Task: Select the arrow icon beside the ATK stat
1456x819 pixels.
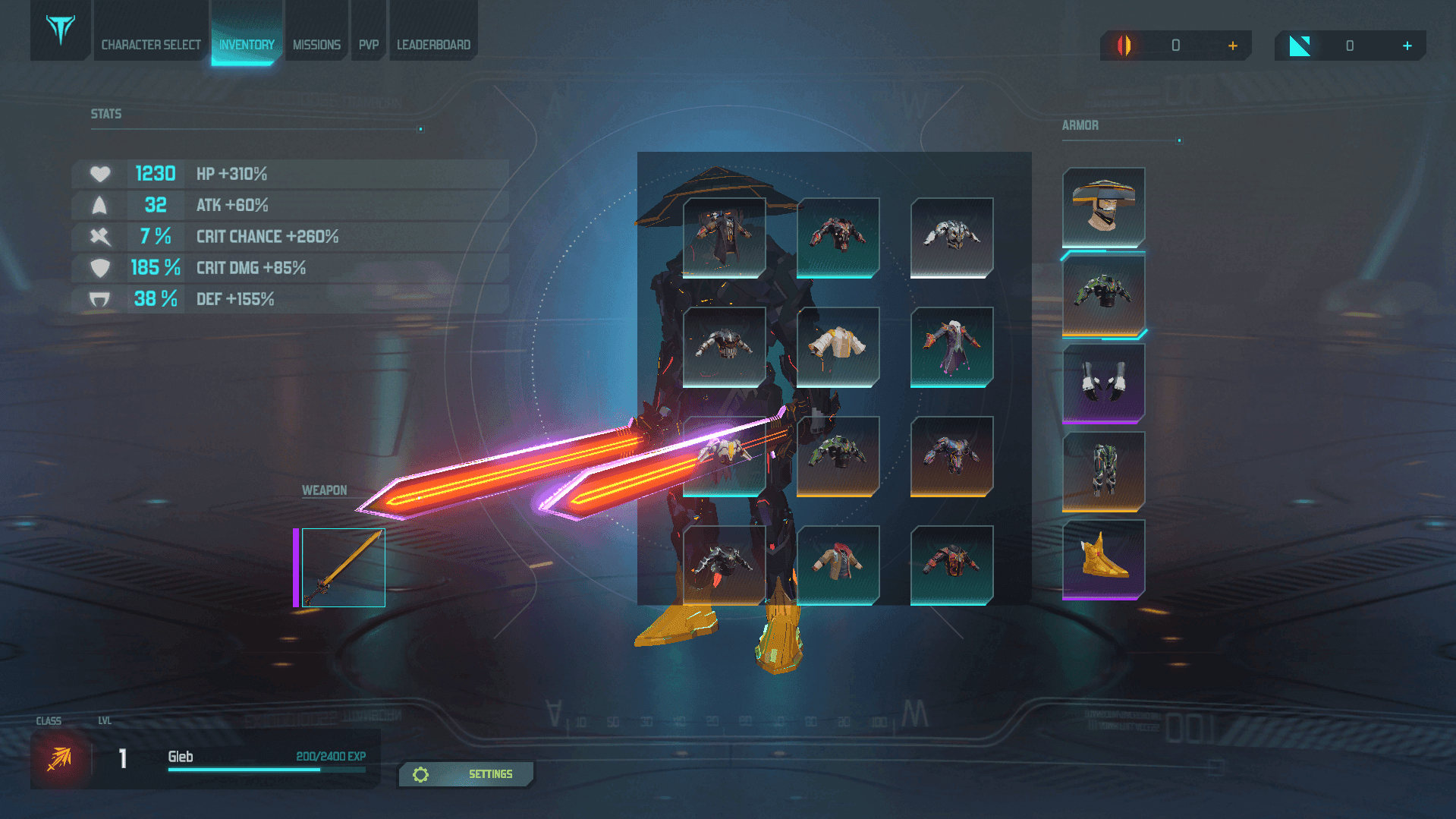Action: pyautogui.click(x=99, y=205)
